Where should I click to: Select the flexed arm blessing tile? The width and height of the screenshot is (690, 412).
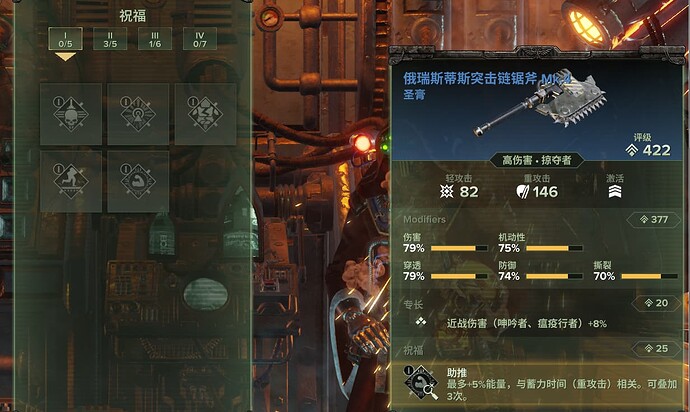tap(137, 181)
